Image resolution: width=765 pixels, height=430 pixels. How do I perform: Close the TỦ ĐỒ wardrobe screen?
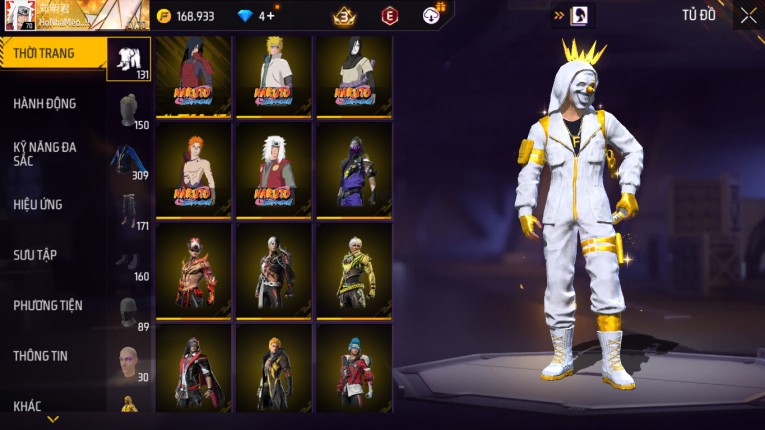pos(748,15)
